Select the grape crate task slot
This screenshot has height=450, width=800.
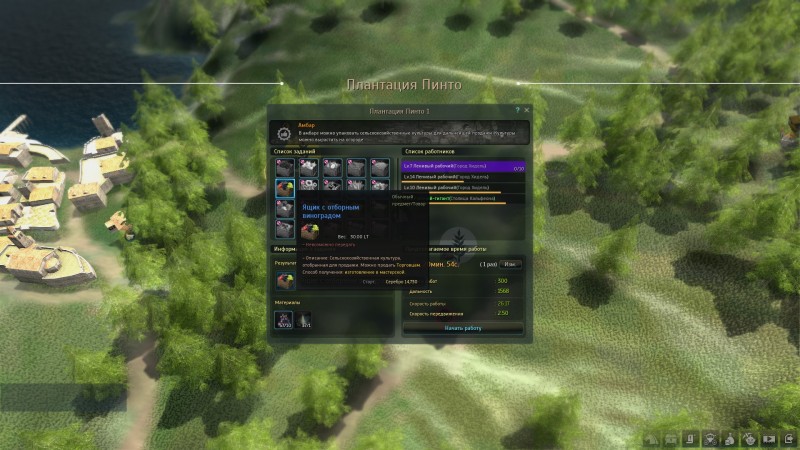[x=285, y=187]
